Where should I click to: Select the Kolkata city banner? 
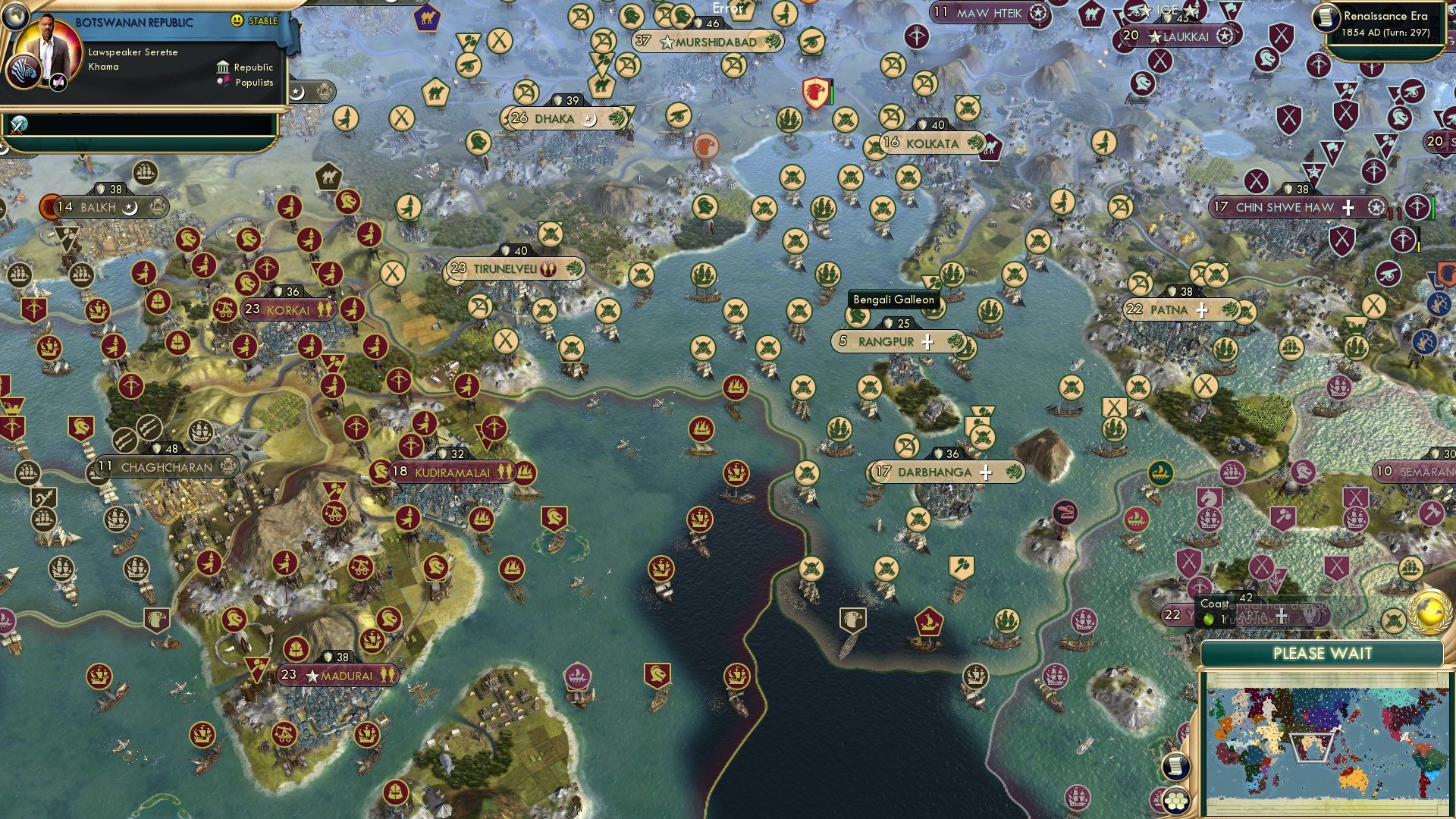tap(932, 143)
